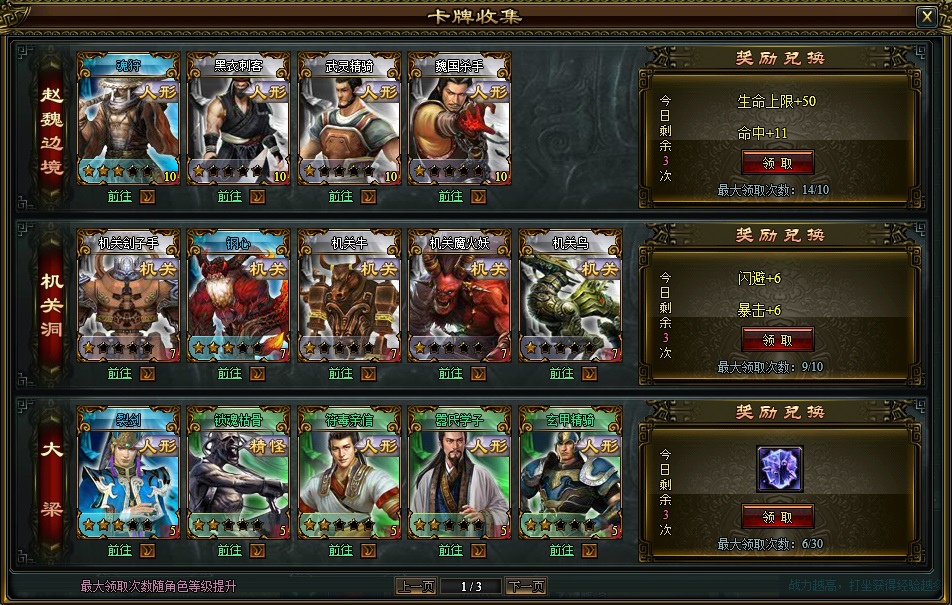Choose the 钢心 card
This screenshot has width=952, height=605.
click(x=239, y=296)
